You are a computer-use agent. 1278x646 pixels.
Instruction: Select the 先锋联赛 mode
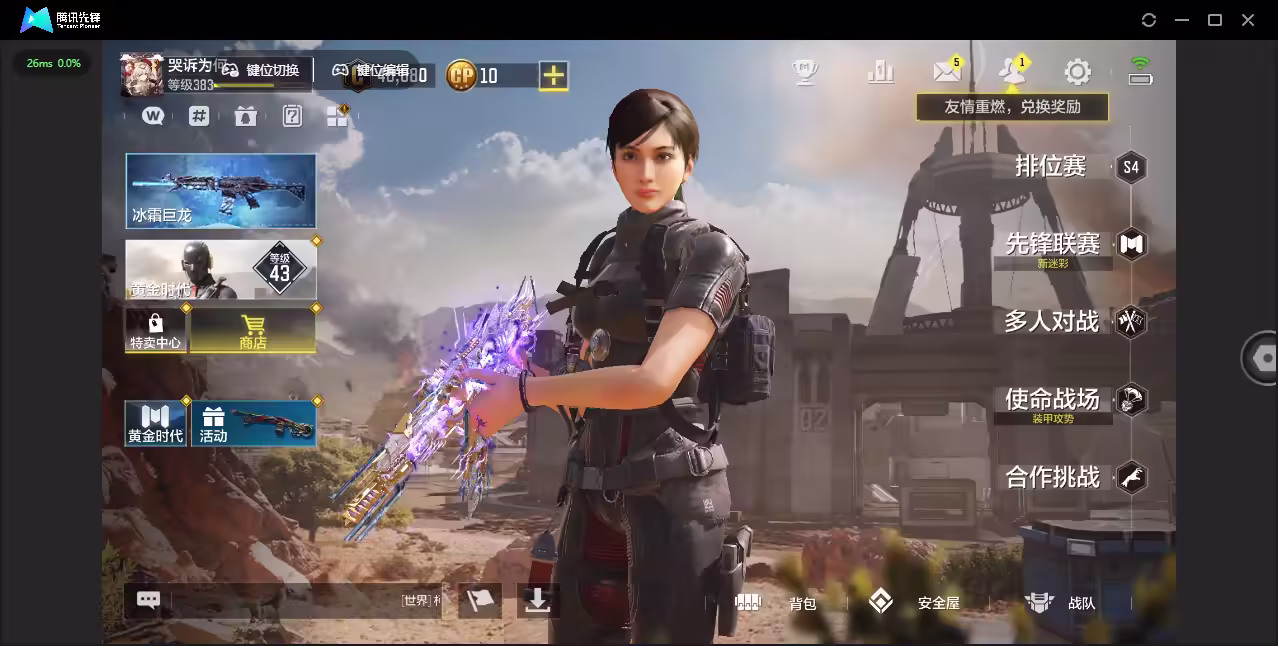click(x=1053, y=244)
